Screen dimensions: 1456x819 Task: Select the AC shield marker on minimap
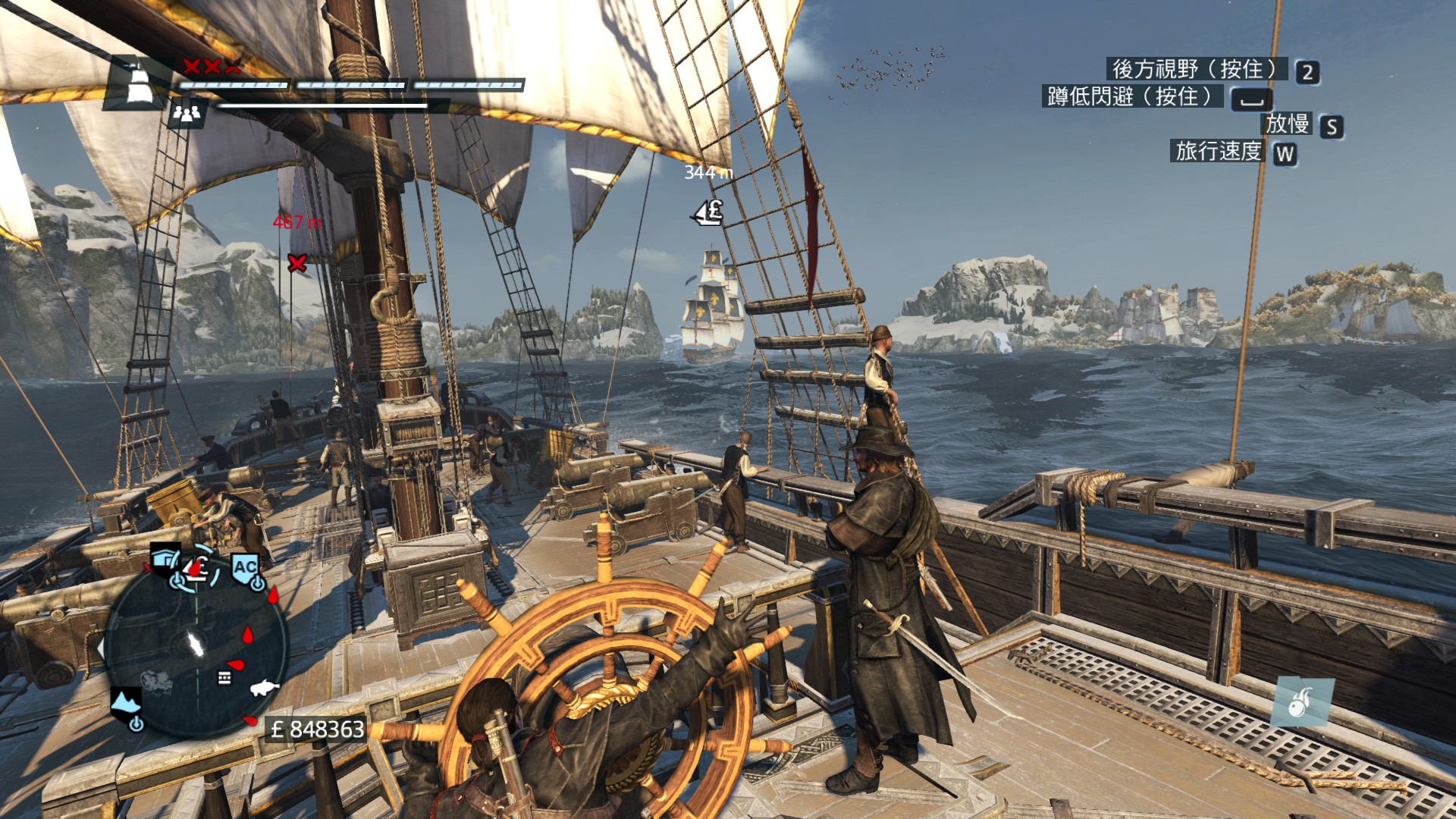pyautogui.click(x=245, y=569)
